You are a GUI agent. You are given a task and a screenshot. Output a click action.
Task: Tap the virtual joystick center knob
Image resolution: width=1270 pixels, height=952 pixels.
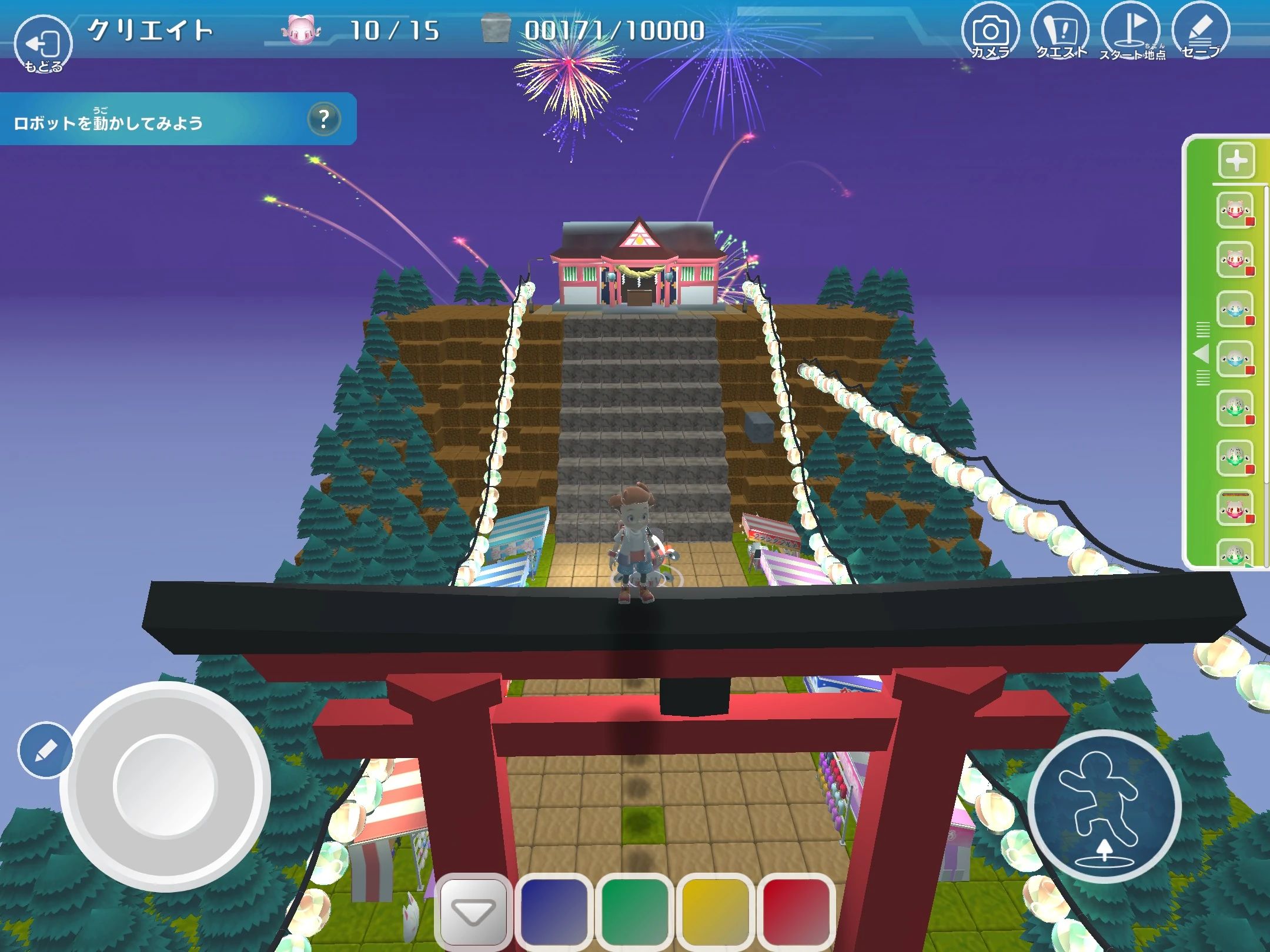coord(165,786)
